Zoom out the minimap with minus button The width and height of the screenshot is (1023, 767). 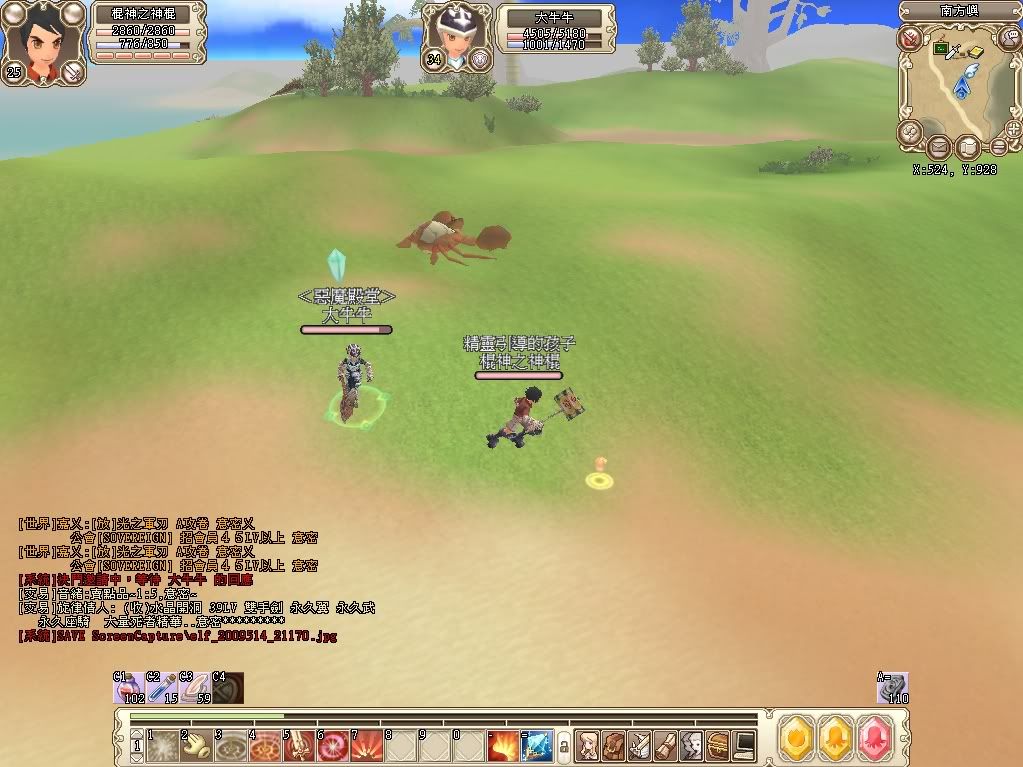(997, 147)
